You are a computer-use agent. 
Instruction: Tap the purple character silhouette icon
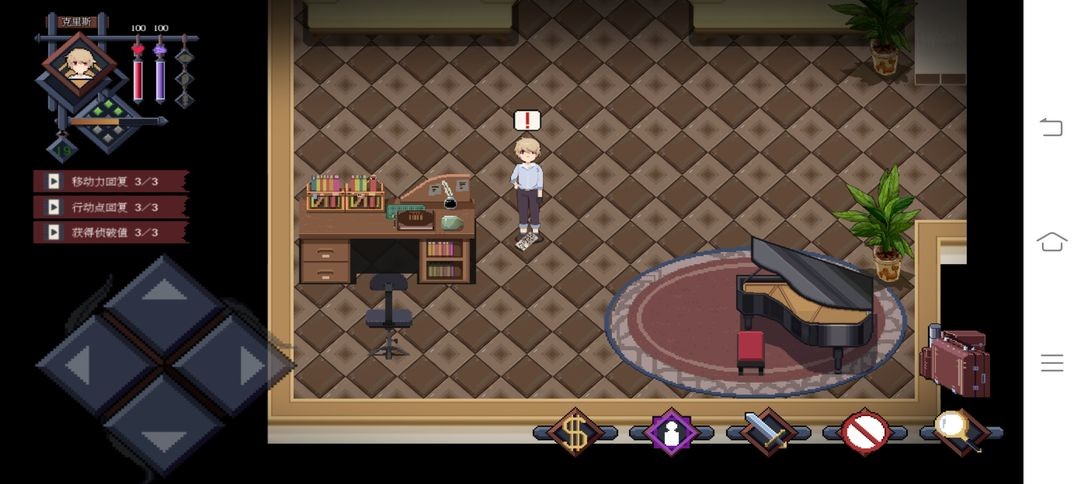click(x=671, y=432)
